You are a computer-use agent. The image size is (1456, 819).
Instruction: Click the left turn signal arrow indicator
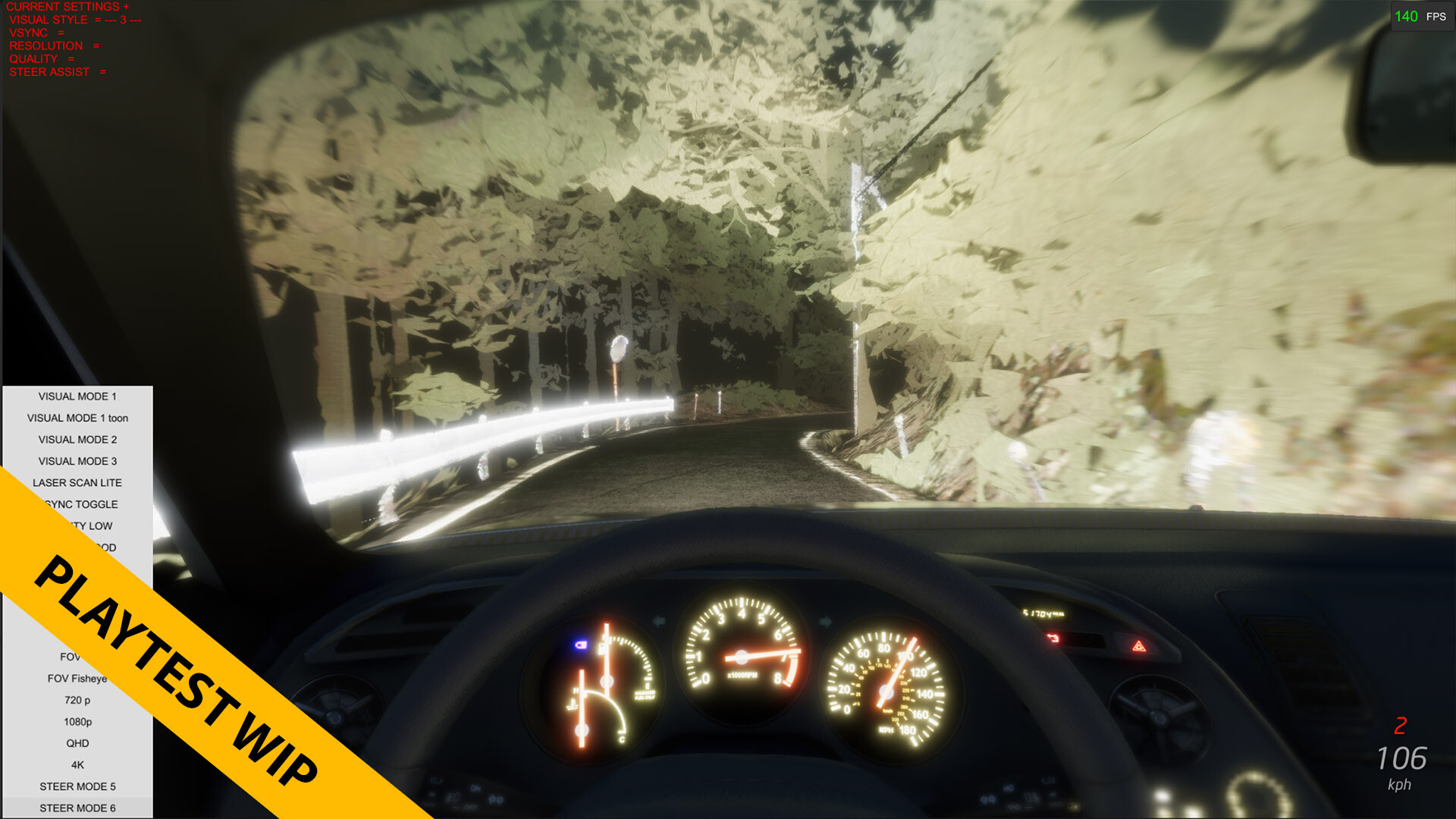tap(659, 620)
